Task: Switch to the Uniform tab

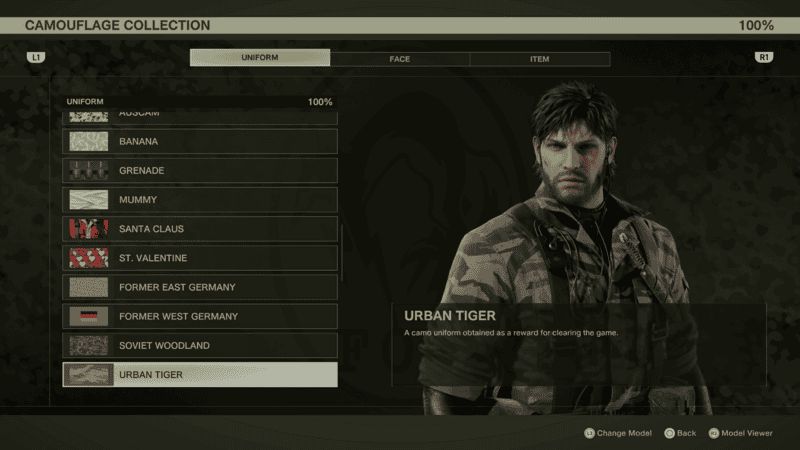Action: [259, 59]
